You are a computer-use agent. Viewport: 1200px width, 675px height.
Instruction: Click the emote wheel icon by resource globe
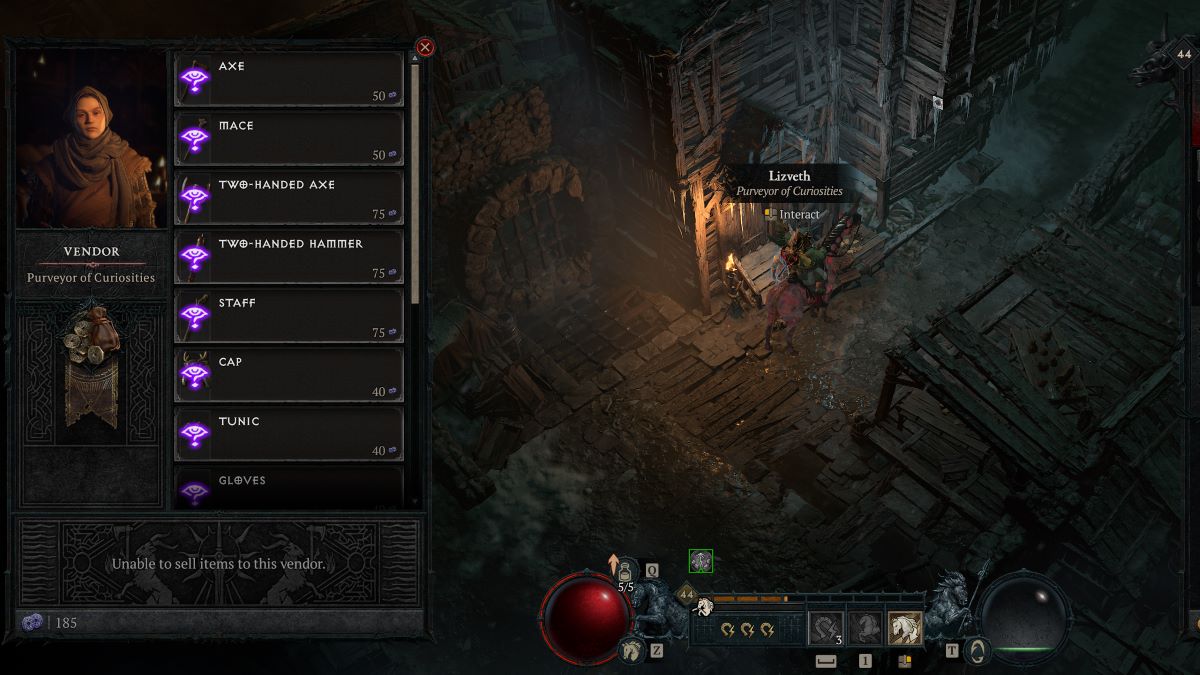point(976,651)
